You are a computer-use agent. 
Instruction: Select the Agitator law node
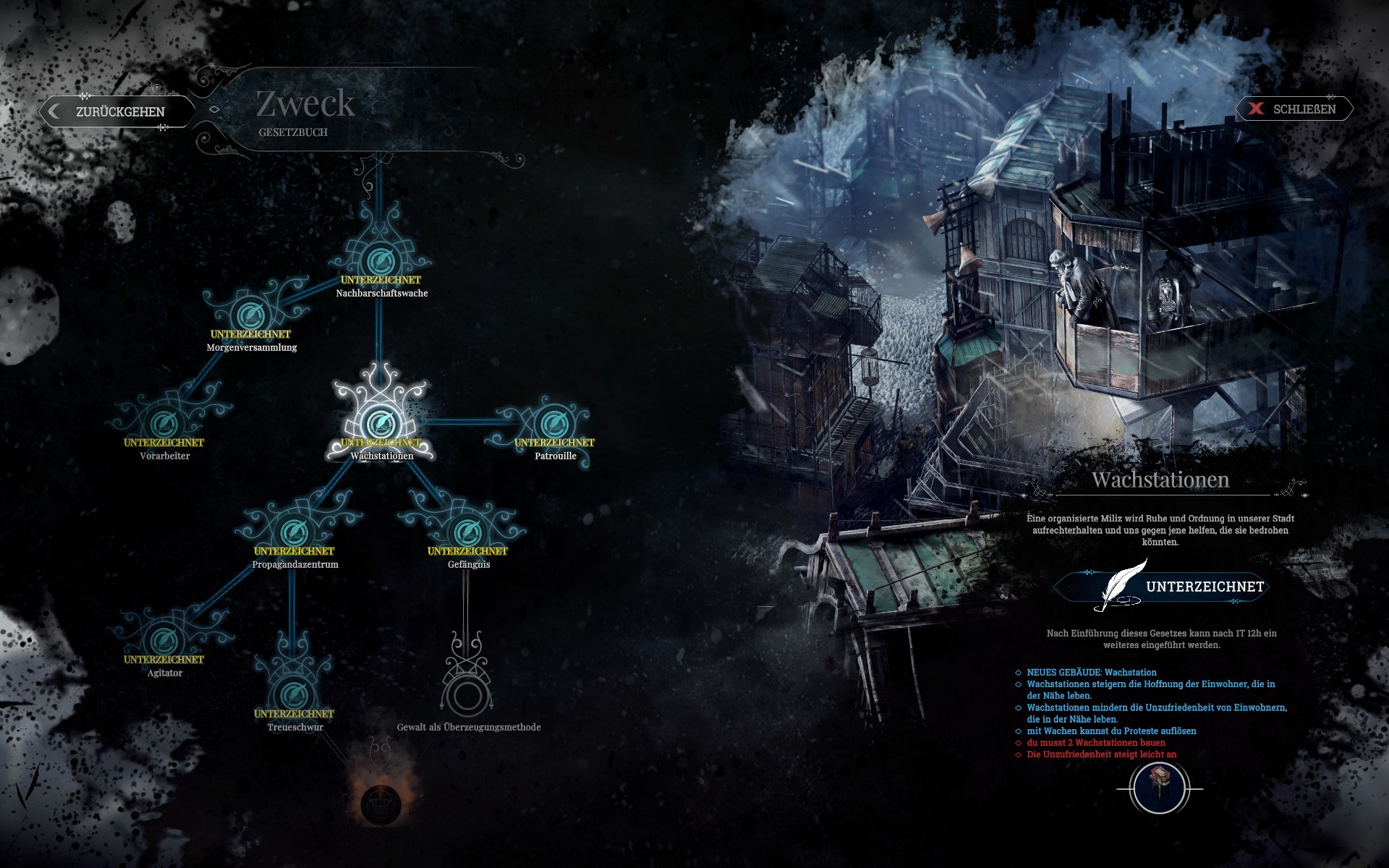(x=164, y=641)
